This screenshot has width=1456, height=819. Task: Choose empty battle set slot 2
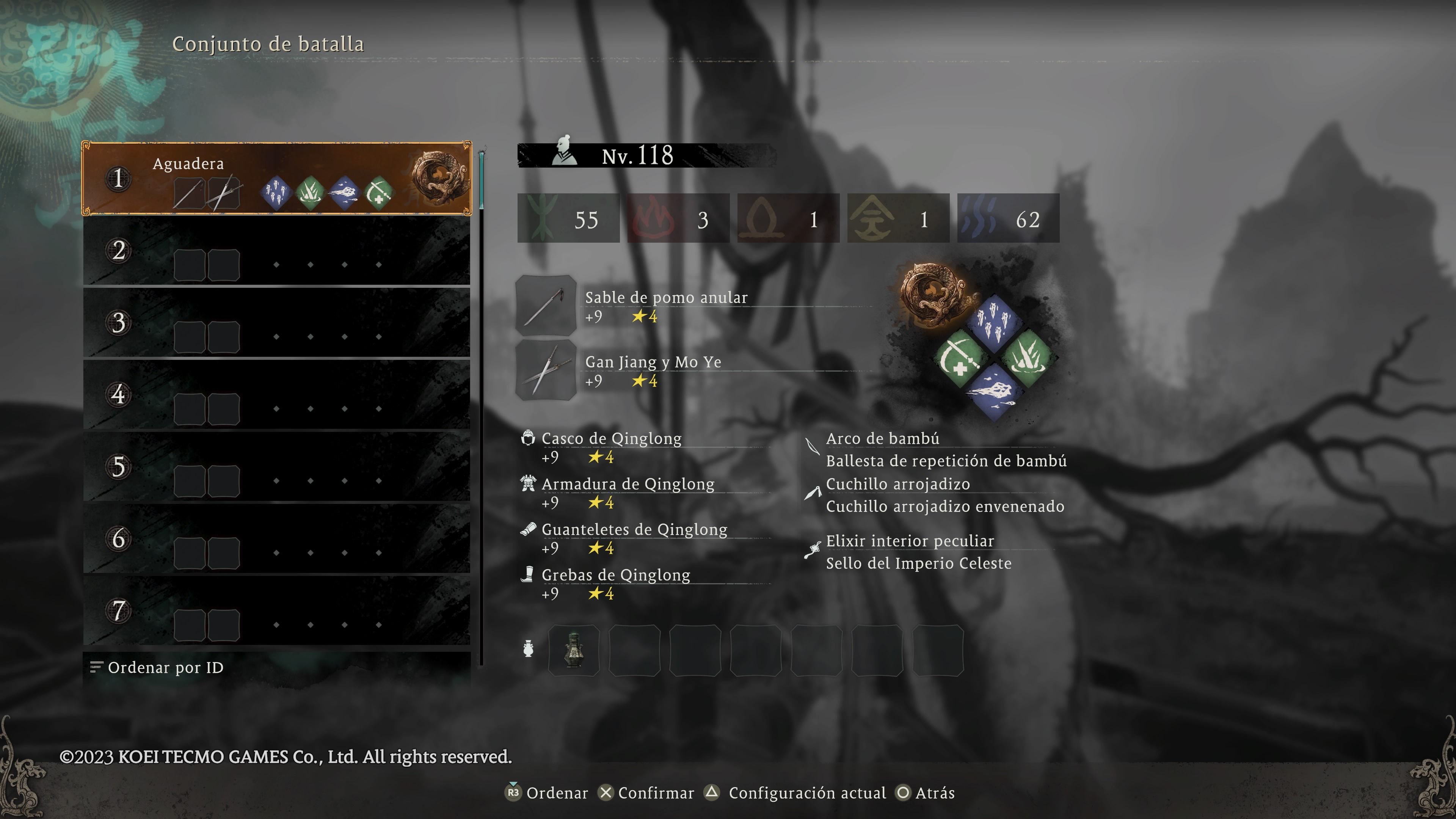click(276, 251)
